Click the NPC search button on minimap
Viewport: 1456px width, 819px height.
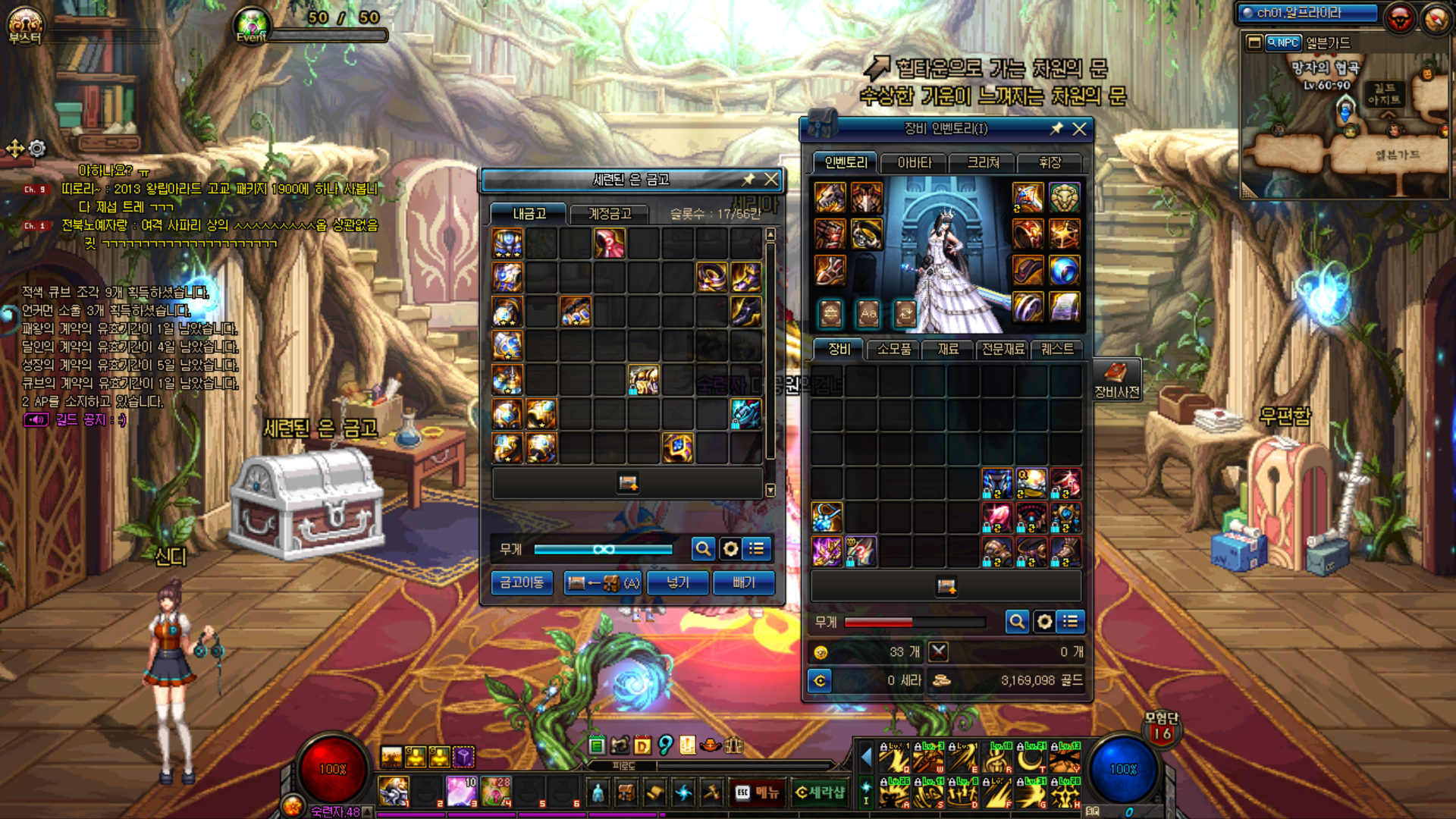click(1283, 42)
